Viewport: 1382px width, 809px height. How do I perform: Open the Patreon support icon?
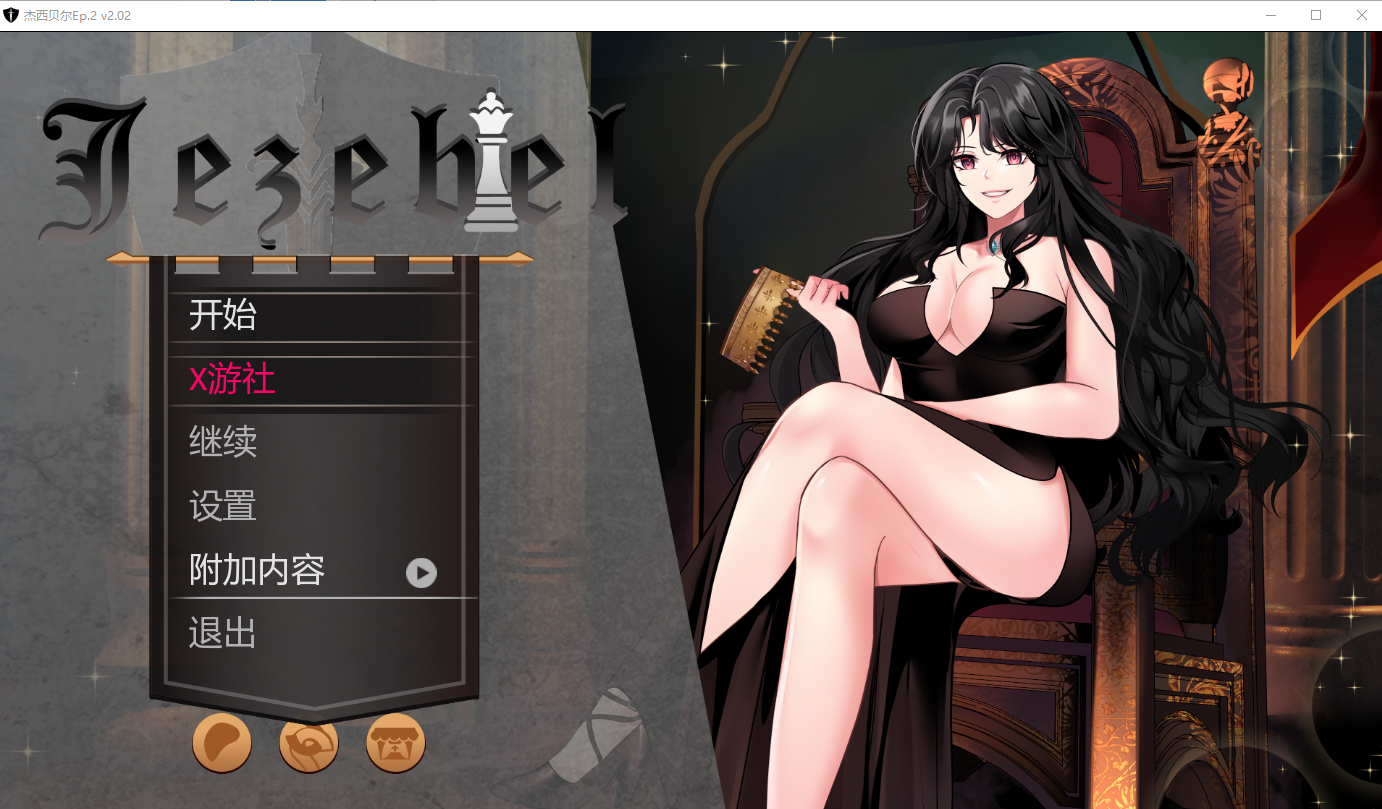pos(222,743)
